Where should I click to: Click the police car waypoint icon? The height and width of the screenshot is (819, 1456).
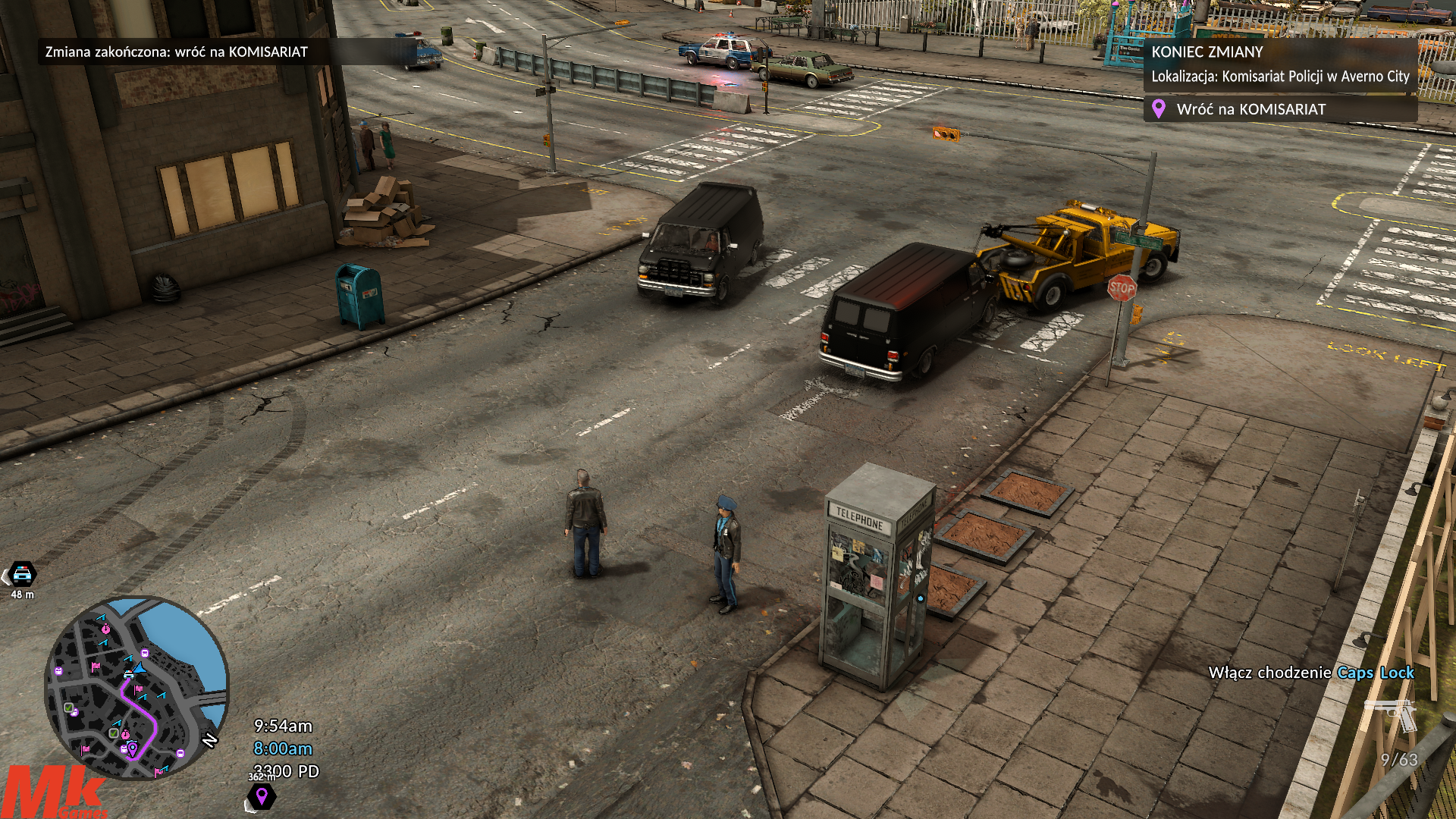(x=23, y=574)
